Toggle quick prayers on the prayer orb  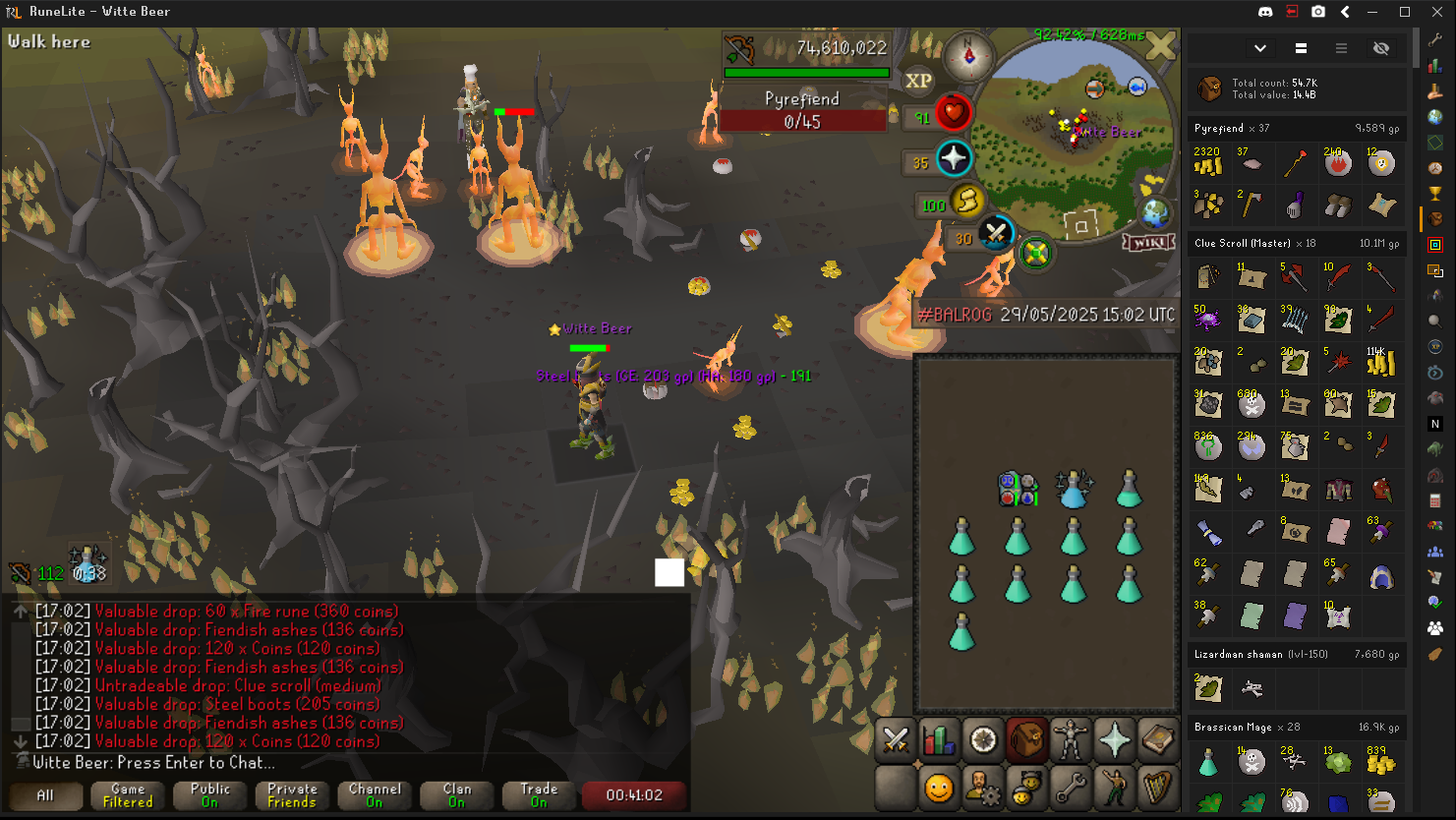click(x=953, y=159)
